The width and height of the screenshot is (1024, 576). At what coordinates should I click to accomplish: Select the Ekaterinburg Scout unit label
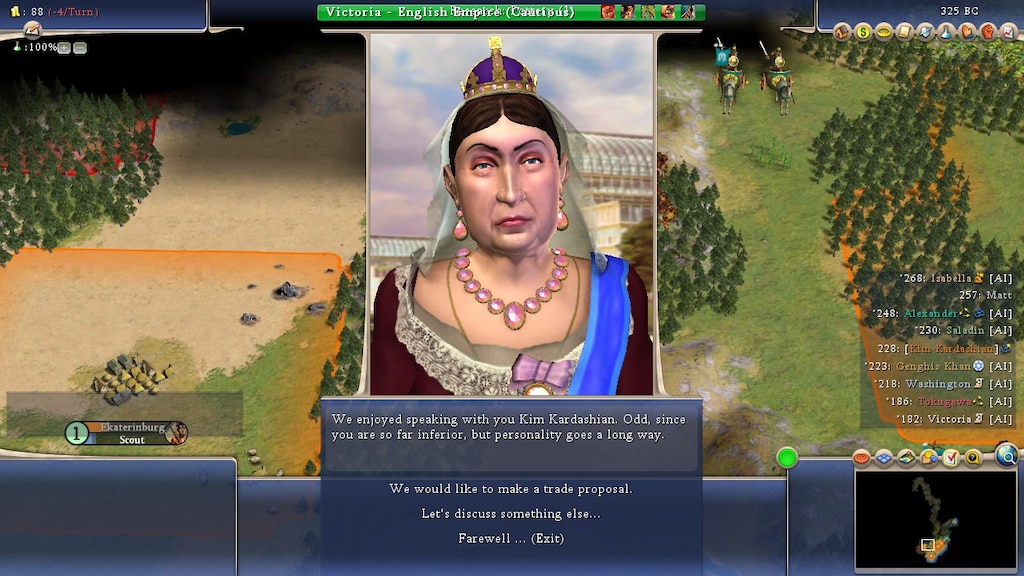(128, 433)
